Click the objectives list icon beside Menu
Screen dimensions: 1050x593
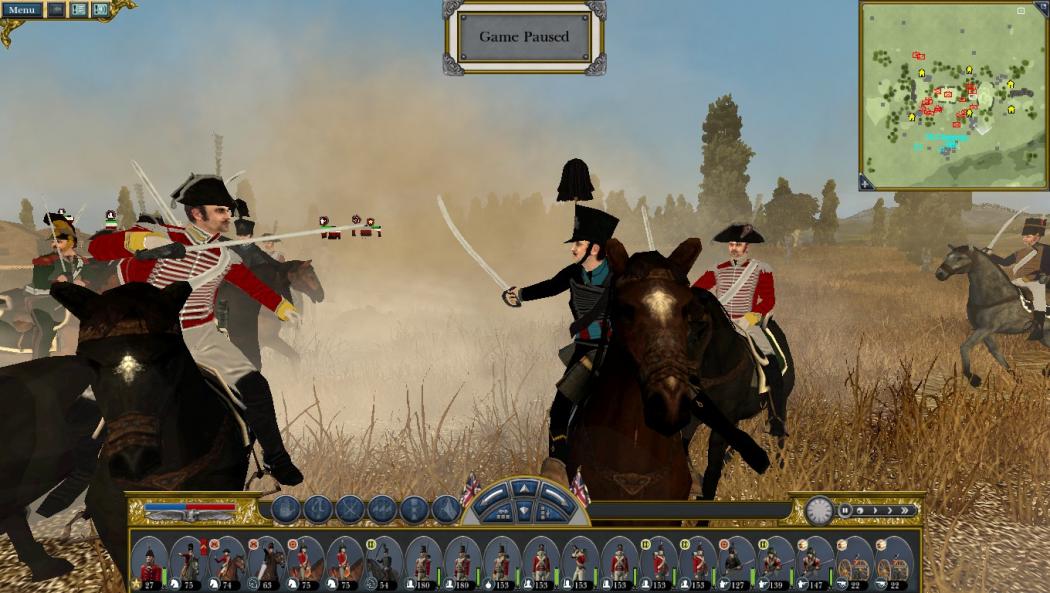point(78,10)
